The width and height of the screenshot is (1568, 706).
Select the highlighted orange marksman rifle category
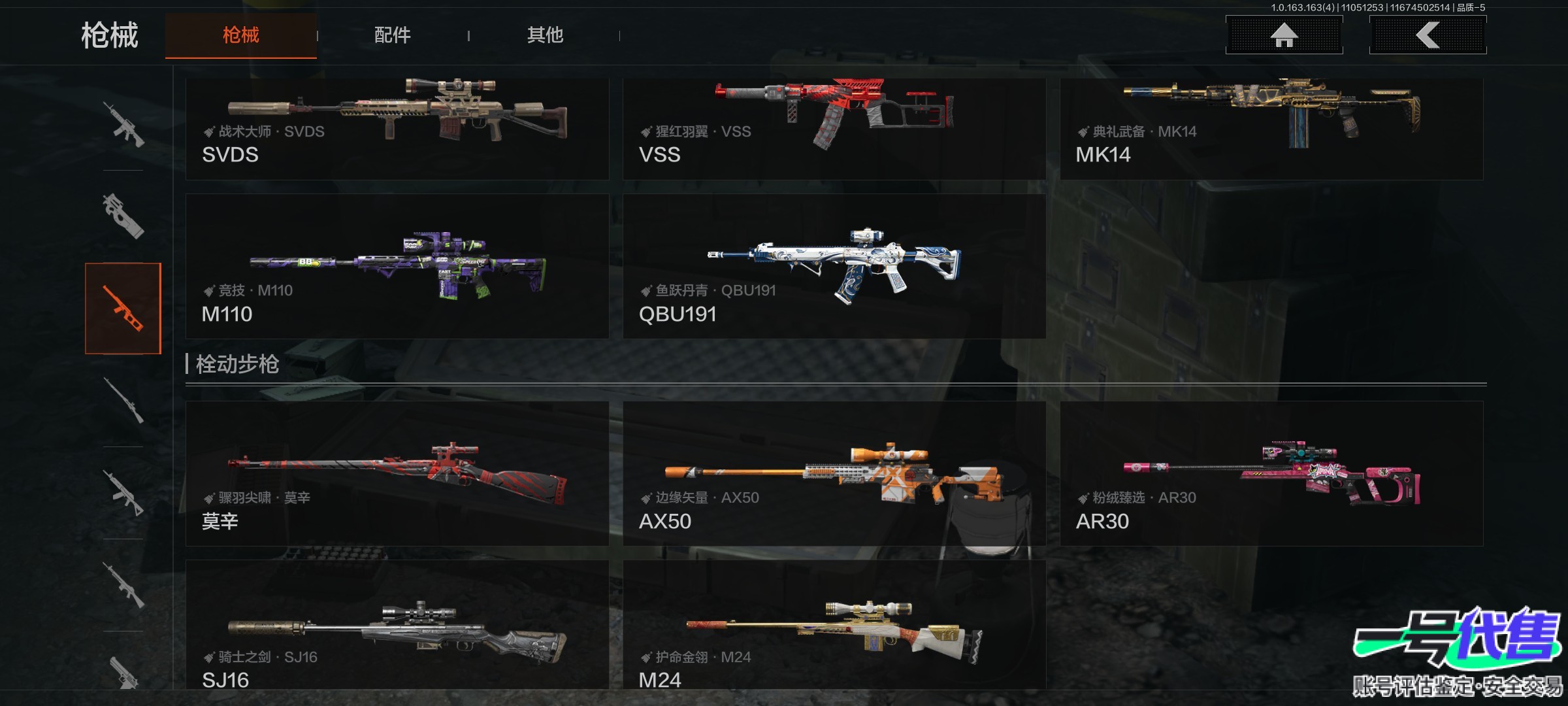pos(123,308)
